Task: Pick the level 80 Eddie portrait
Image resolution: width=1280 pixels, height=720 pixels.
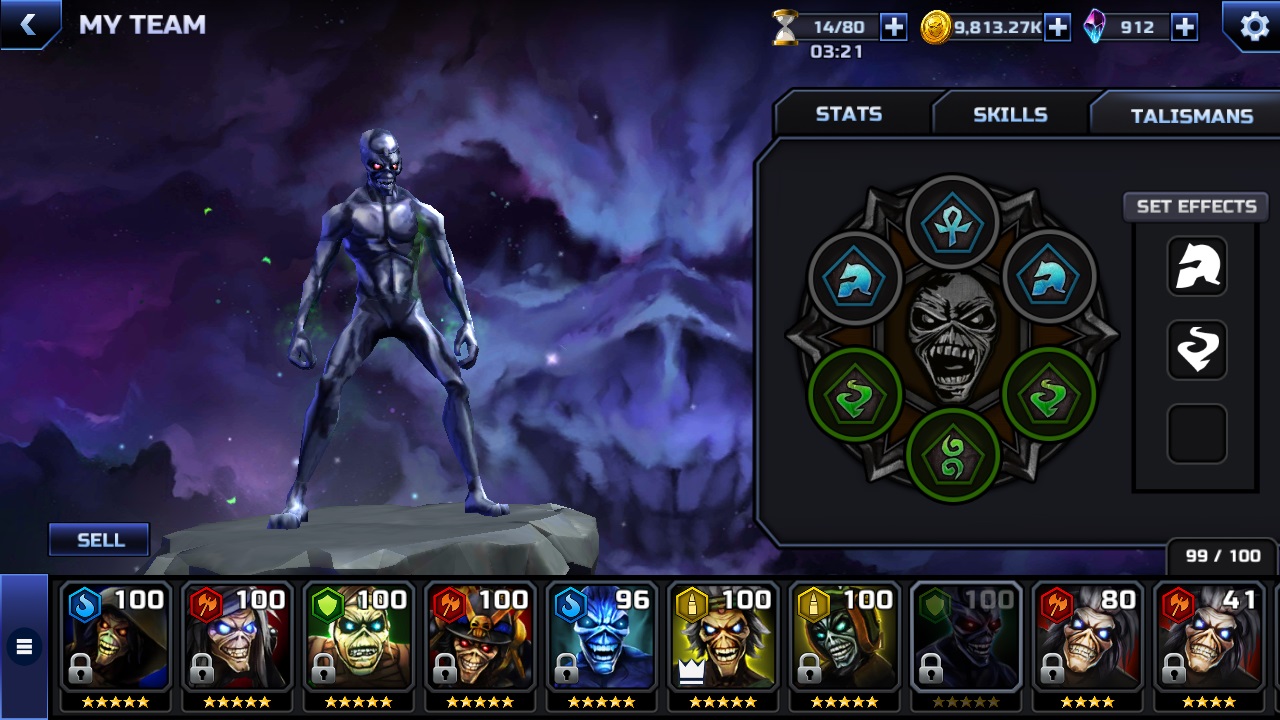Action: click(1088, 637)
